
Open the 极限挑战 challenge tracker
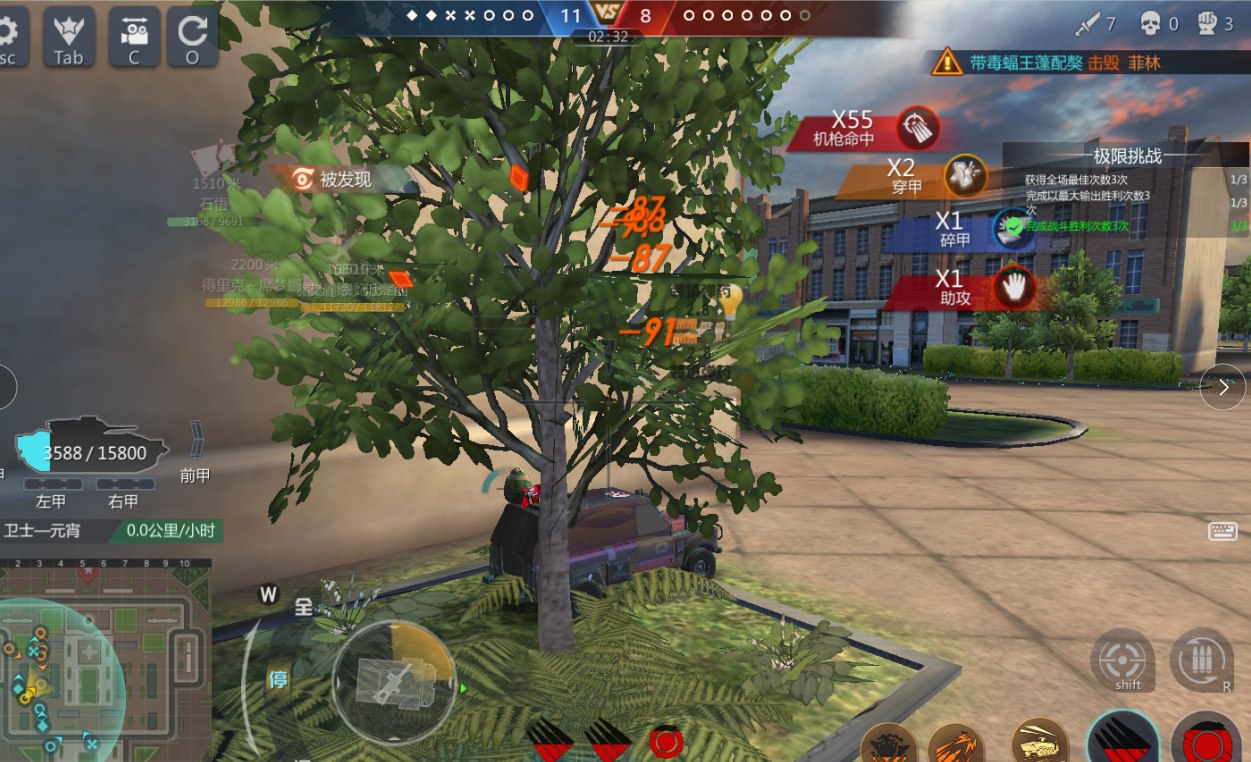click(1127, 156)
